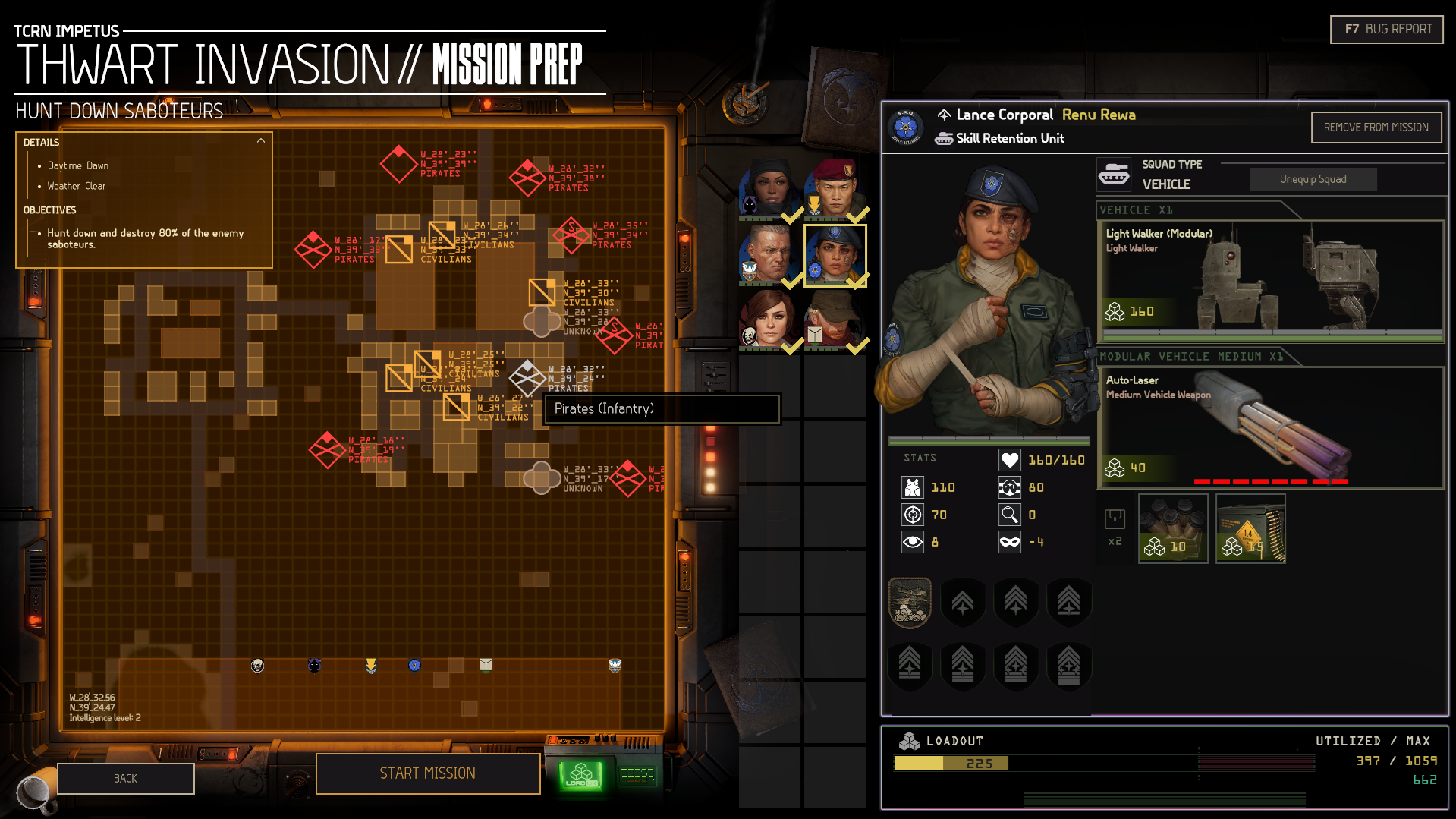This screenshot has width=1456, height=819.
Task: Select the maroon beret soldier portrait
Action: coord(835,190)
